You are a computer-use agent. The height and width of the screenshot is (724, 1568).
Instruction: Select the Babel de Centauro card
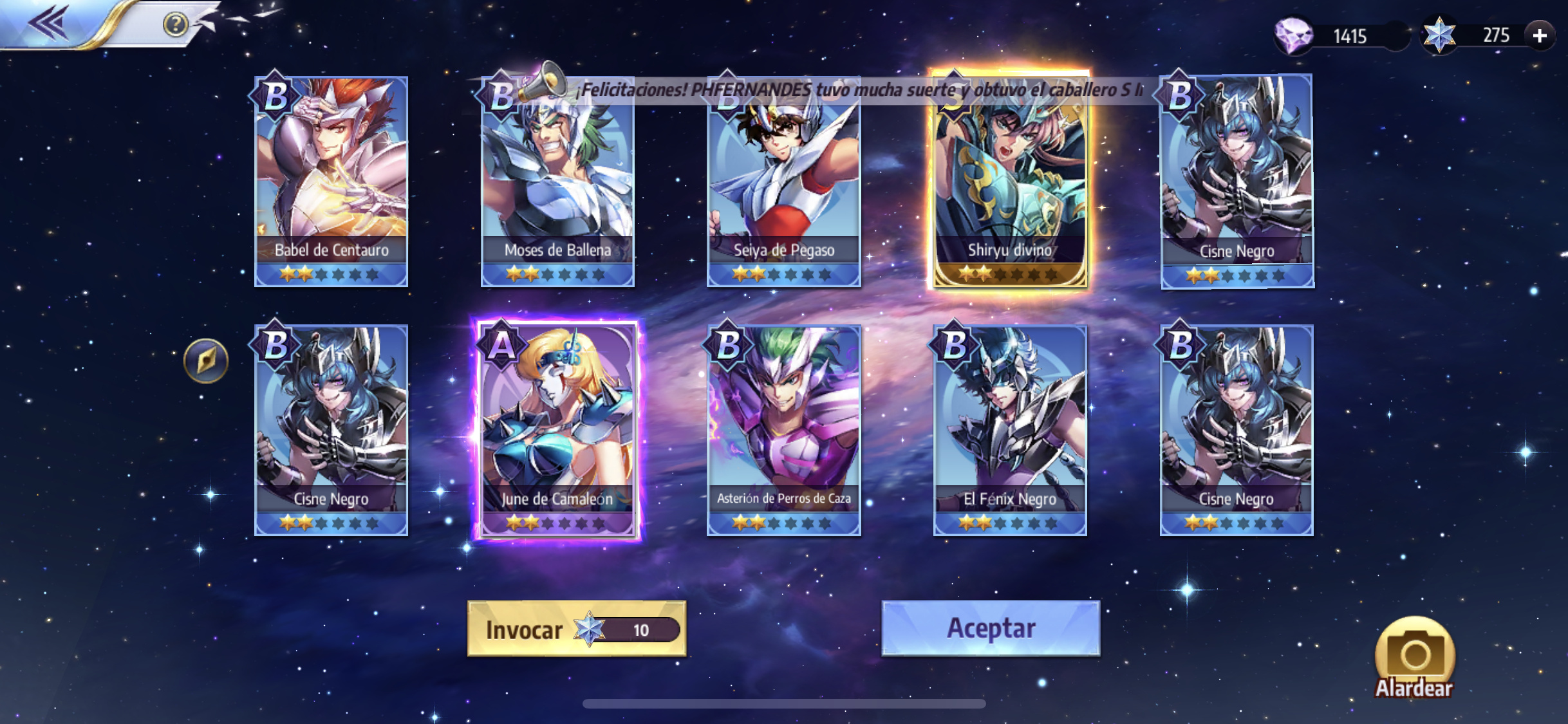tap(331, 181)
